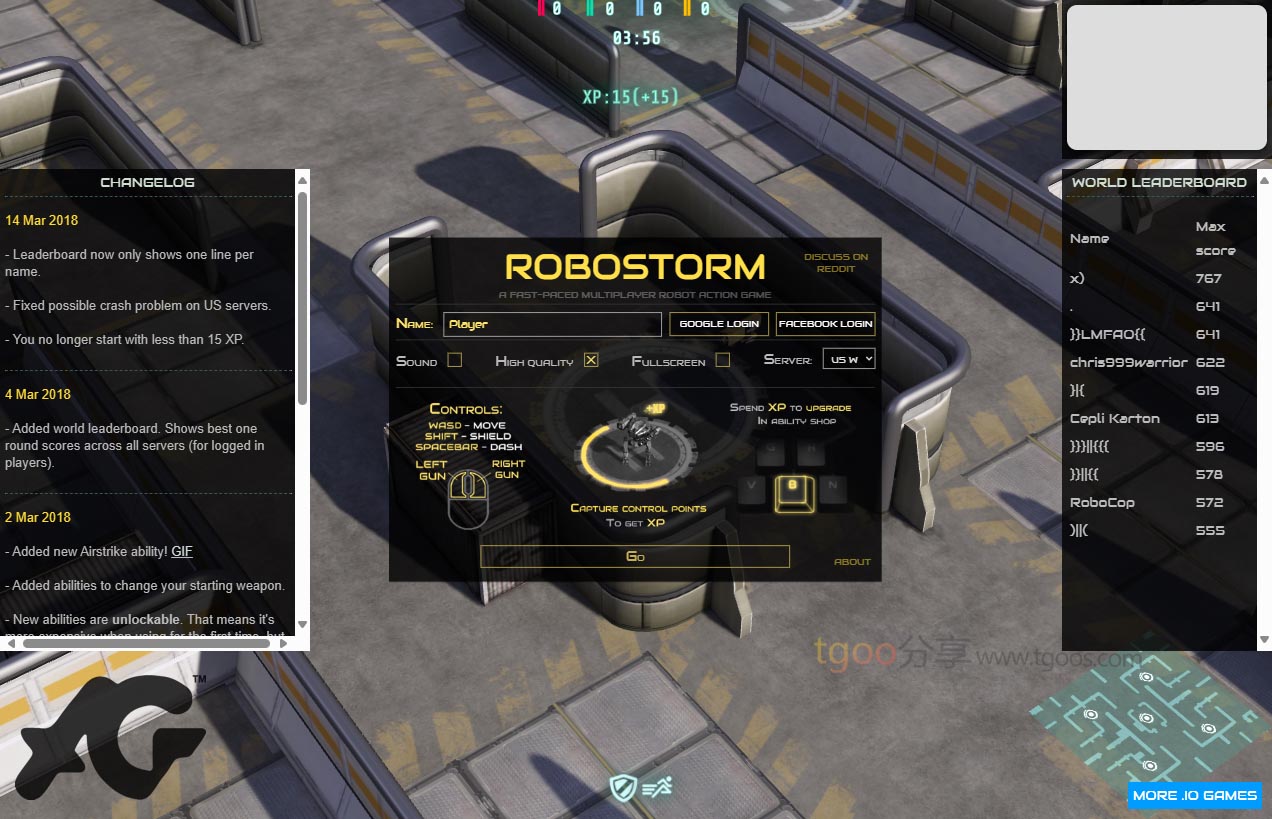Viewport: 1272px width, 819px height.
Task: Click the dash ability icon
Action: pyautogui.click(x=657, y=787)
